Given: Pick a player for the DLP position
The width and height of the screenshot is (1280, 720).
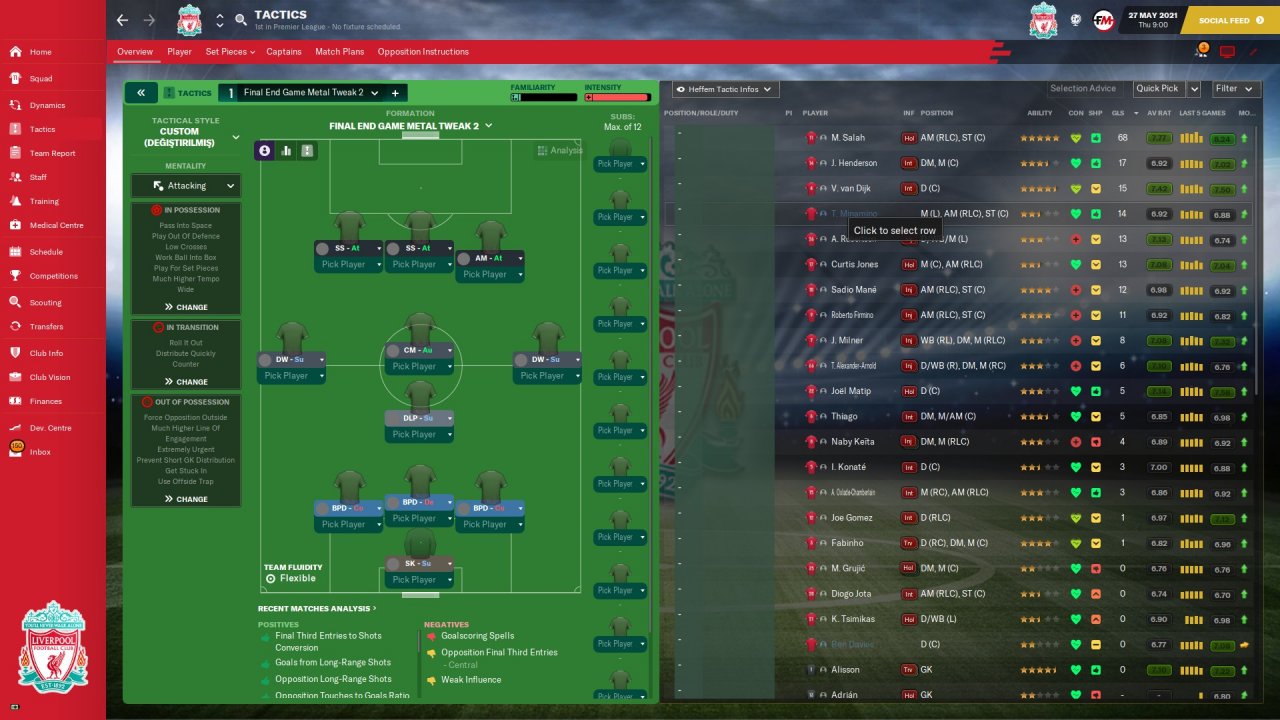Looking at the screenshot, I should pyautogui.click(x=420, y=434).
